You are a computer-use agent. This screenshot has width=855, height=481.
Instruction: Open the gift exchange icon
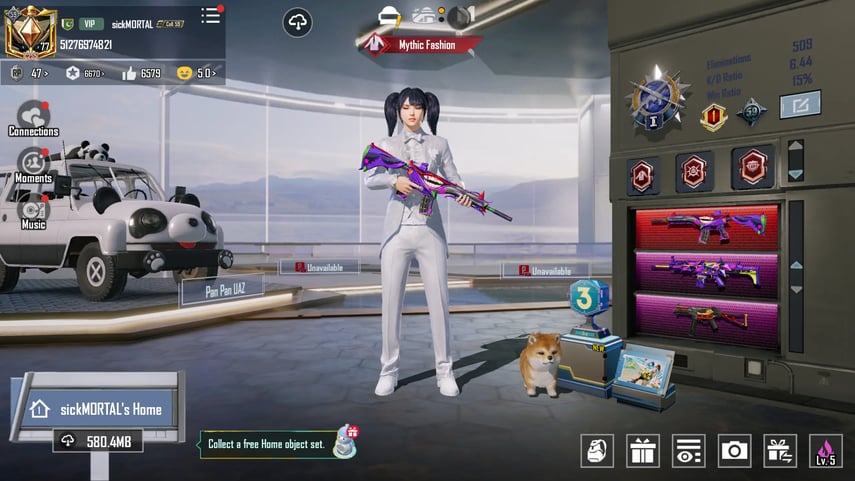[780, 451]
